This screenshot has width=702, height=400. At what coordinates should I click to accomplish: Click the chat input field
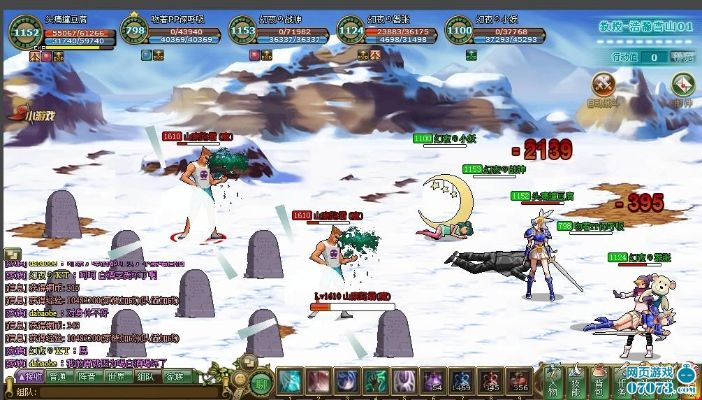pos(110,392)
